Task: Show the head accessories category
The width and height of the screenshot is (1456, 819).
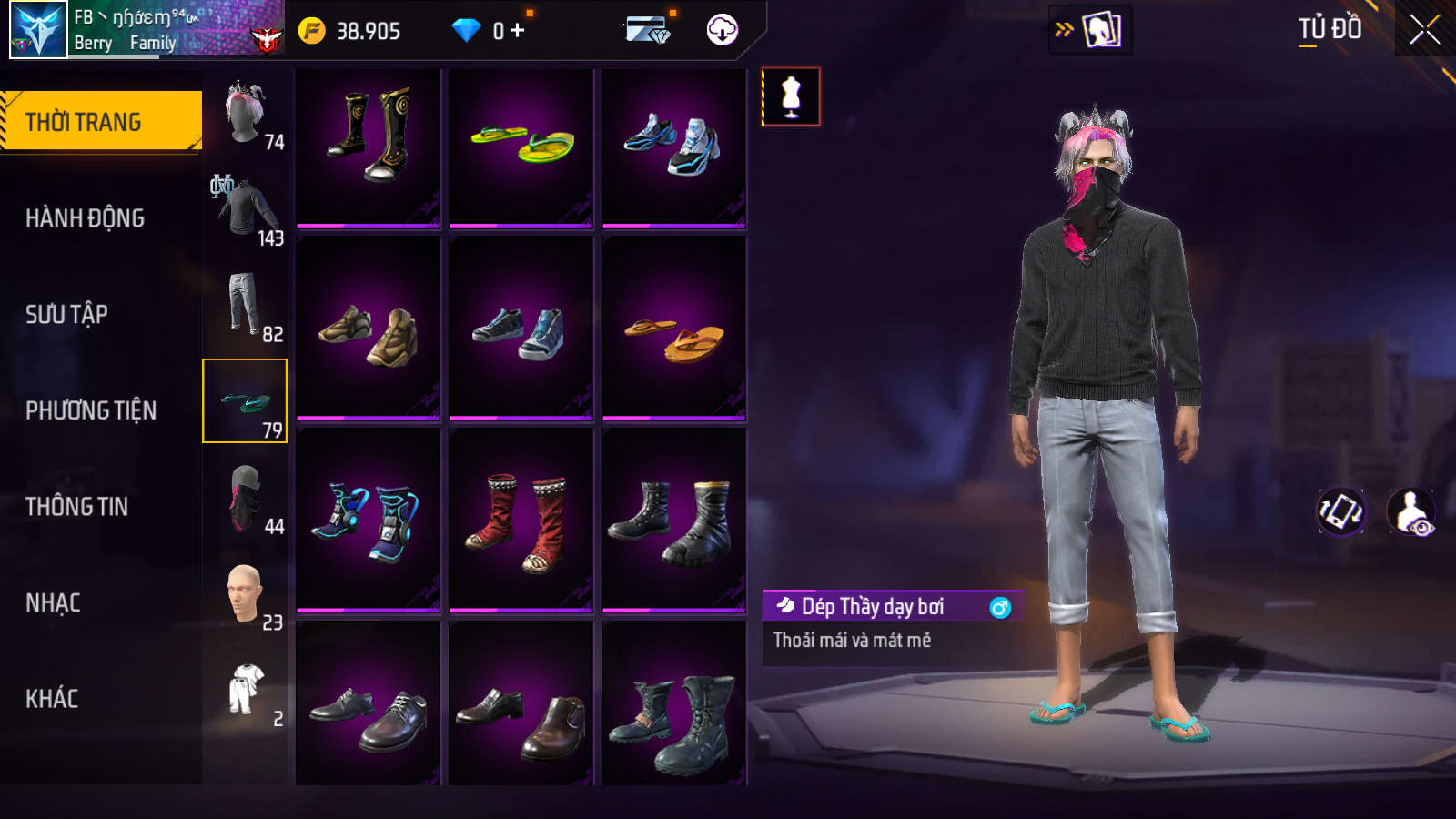Action: (245, 113)
